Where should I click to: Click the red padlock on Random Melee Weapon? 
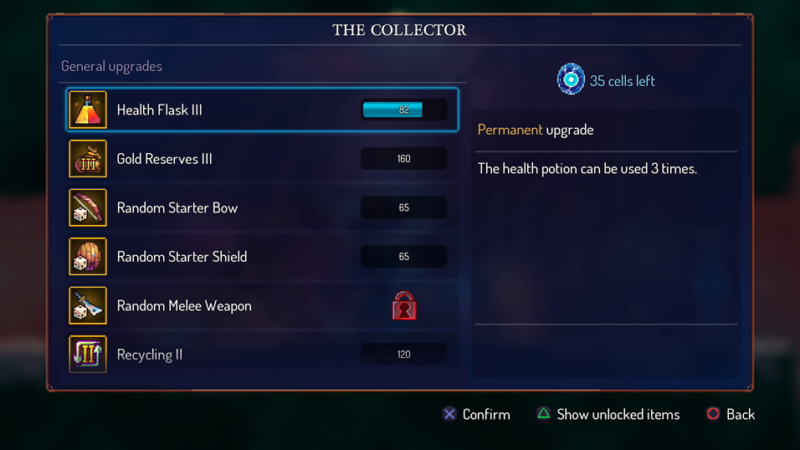[x=404, y=306]
